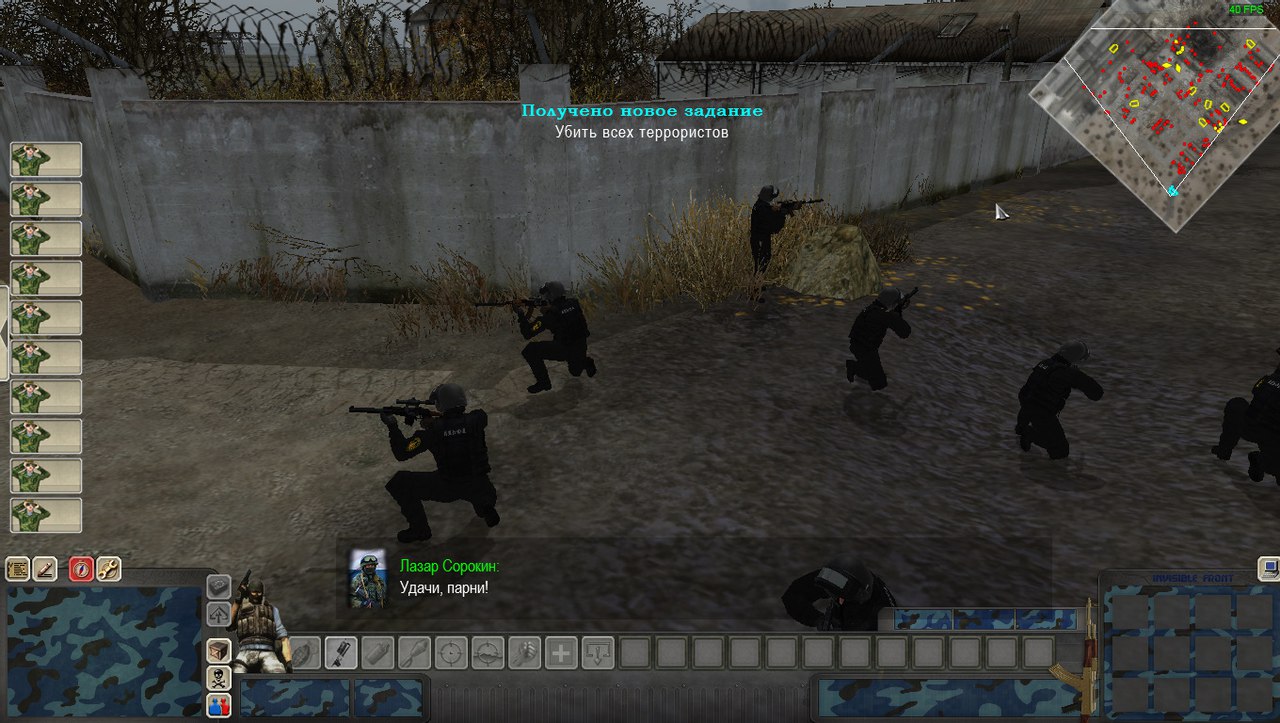Select the red compass icon
The height and width of the screenshot is (723, 1280).
click(x=82, y=570)
